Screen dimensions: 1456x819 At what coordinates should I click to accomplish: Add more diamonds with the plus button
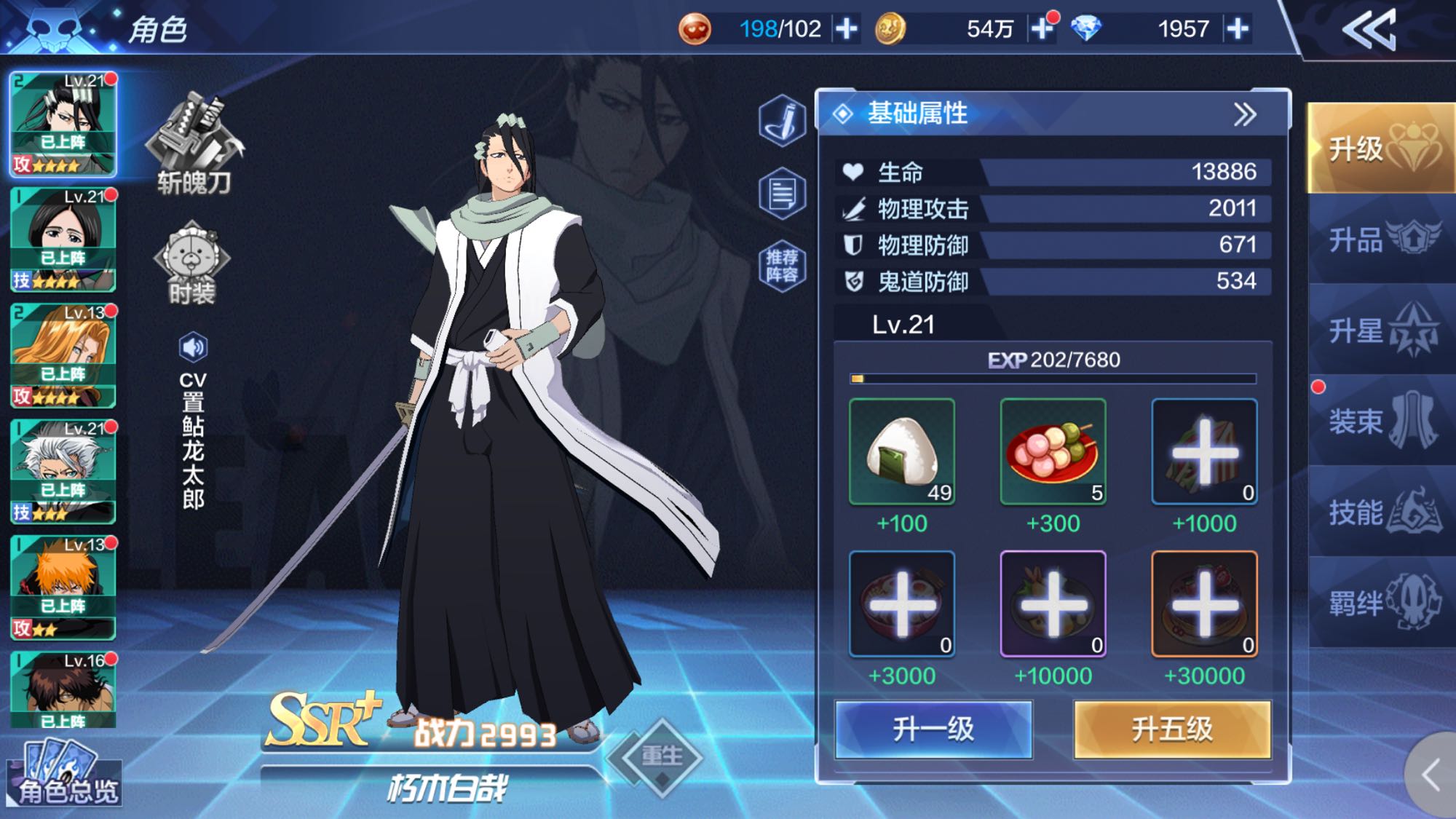click(1238, 29)
